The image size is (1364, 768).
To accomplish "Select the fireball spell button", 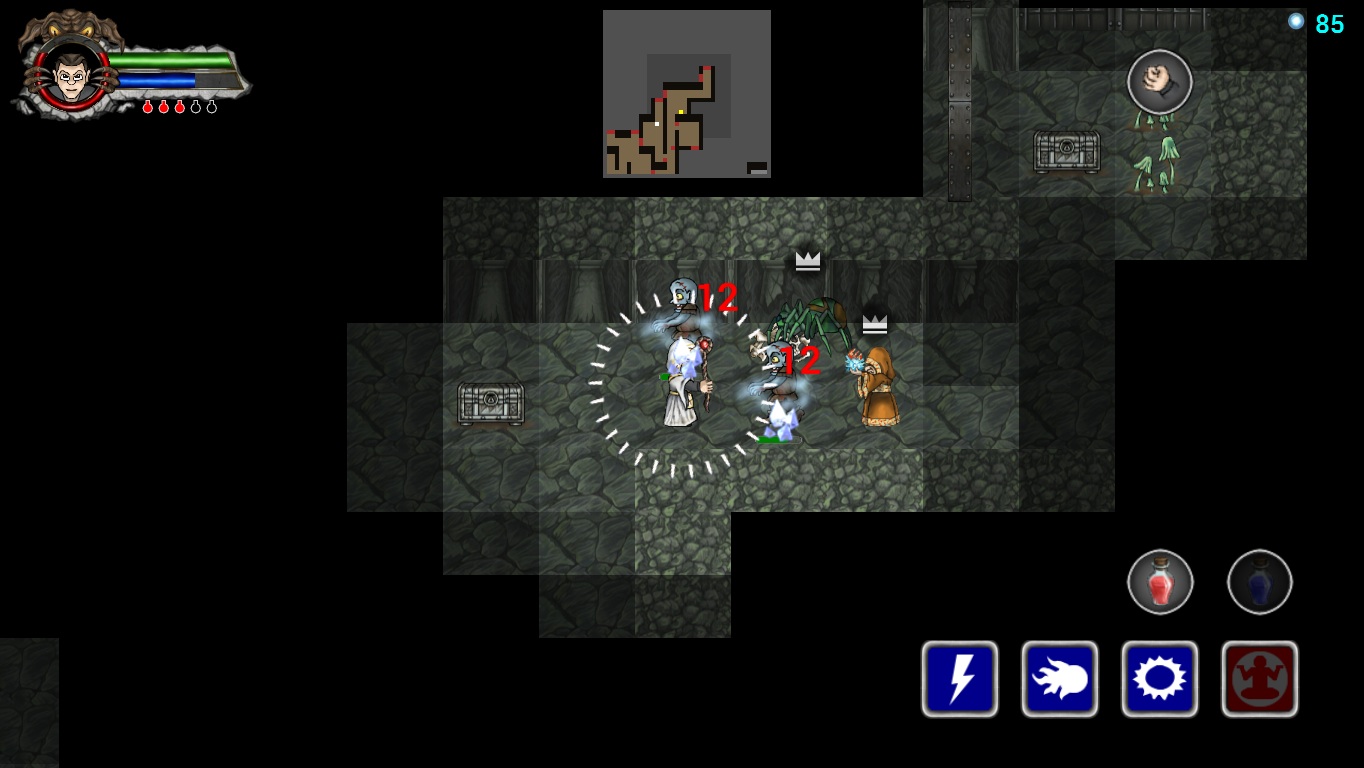I will click(1059, 678).
